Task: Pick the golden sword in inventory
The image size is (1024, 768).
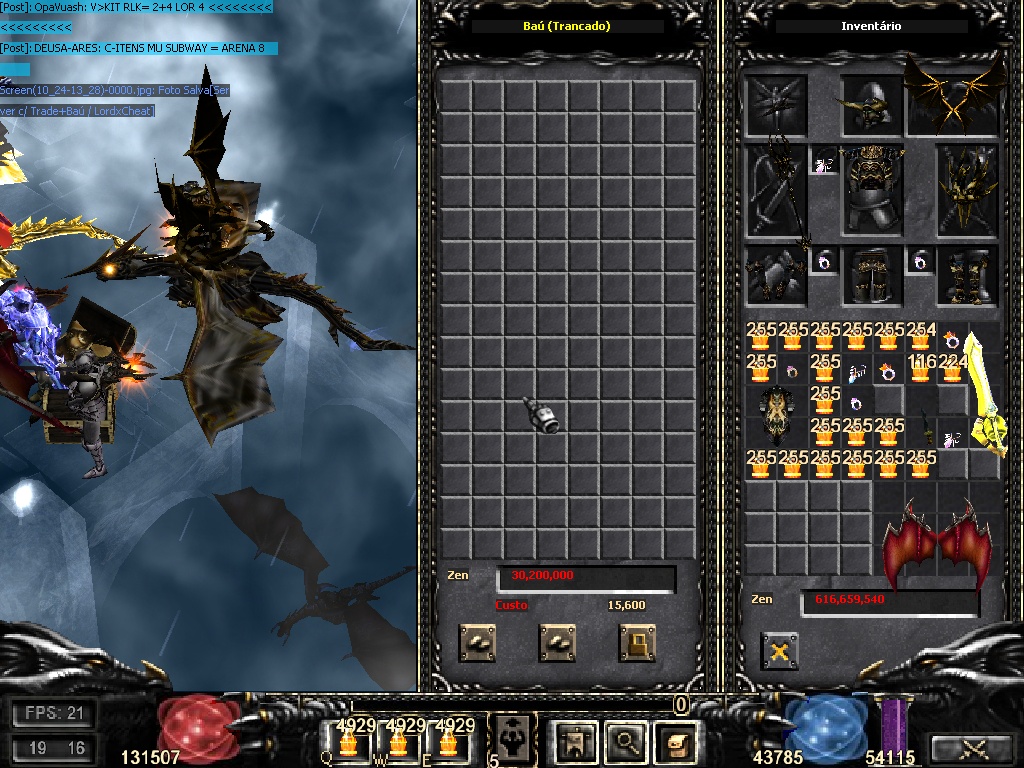Action: coord(985,395)
